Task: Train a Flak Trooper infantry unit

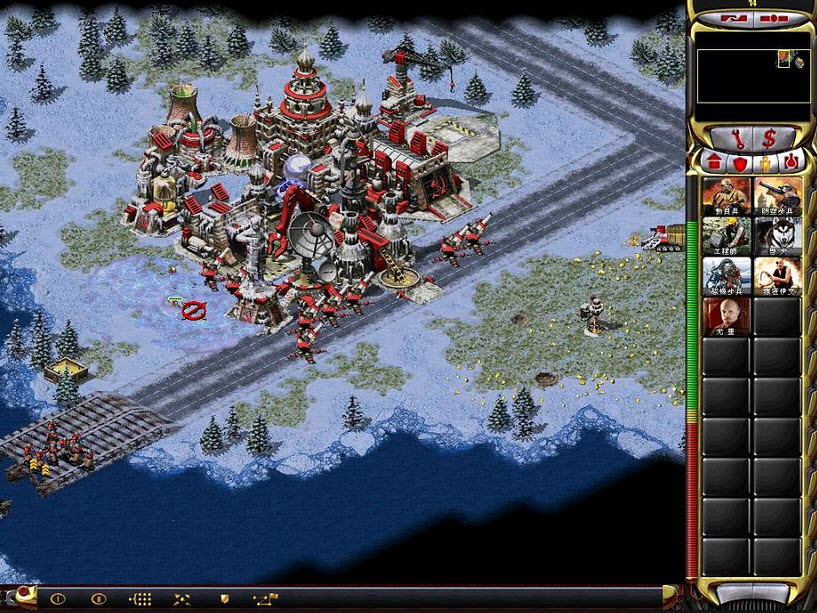Action: [x=777, y=196]
